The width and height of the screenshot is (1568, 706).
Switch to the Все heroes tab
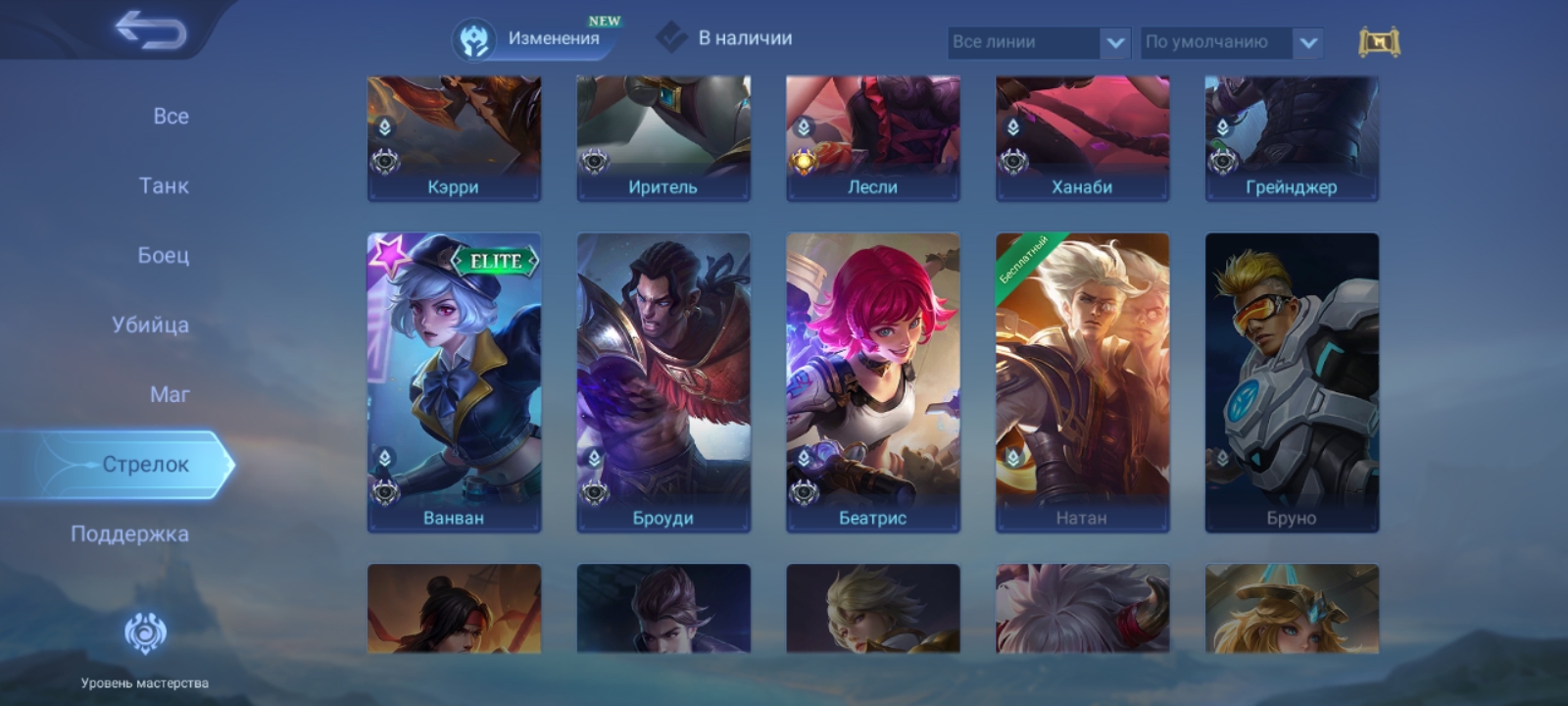[x=171, y=116]
